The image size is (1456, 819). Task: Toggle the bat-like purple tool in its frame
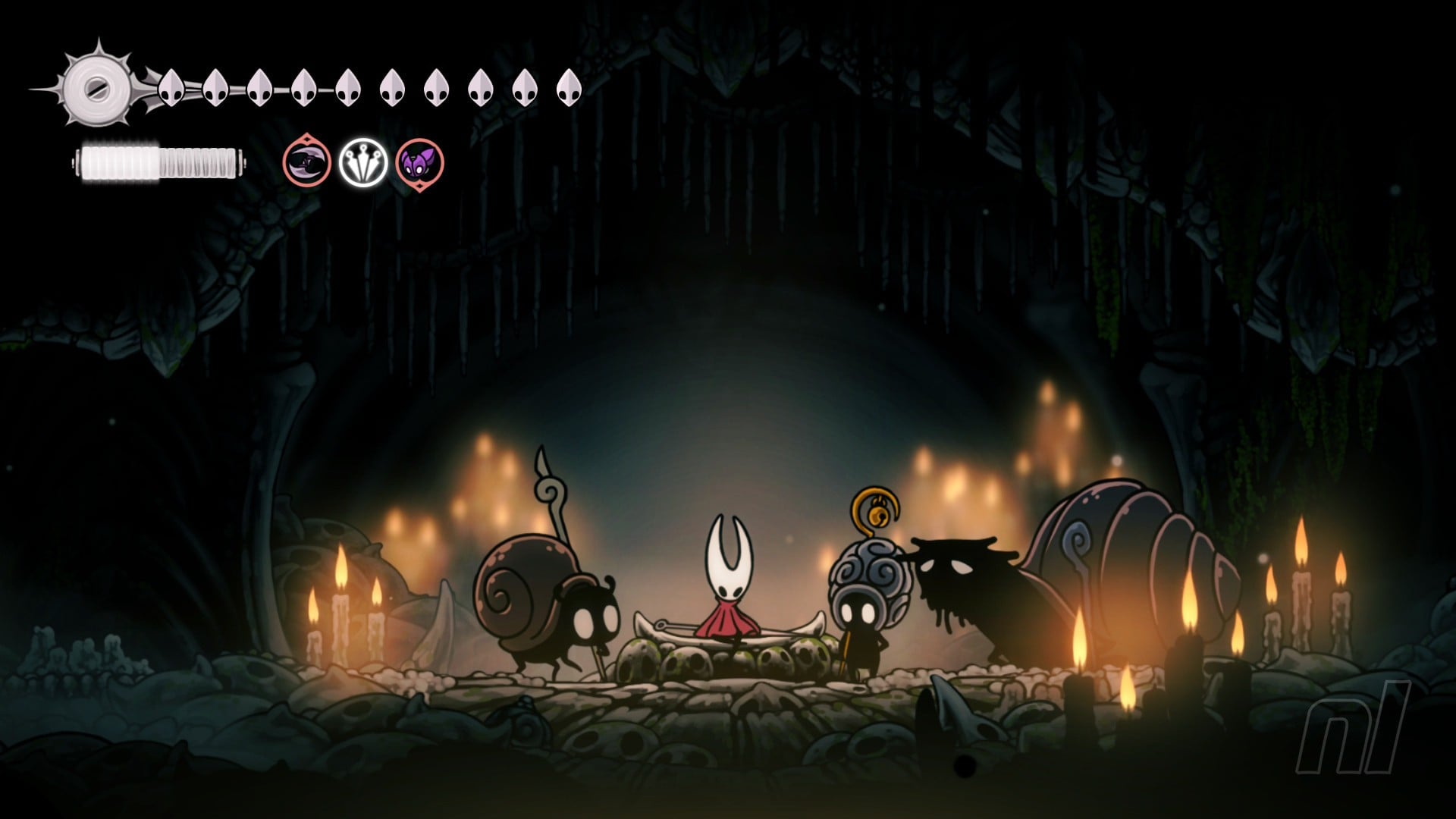pos(419,163)
